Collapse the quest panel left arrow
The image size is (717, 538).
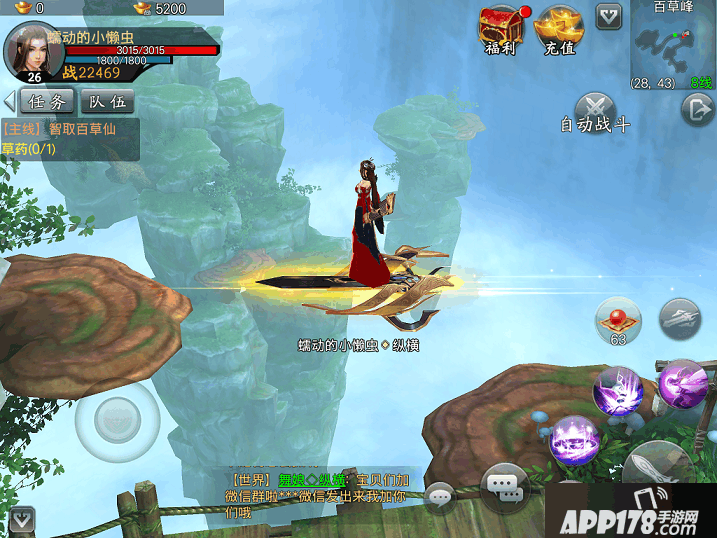point(9,101)
